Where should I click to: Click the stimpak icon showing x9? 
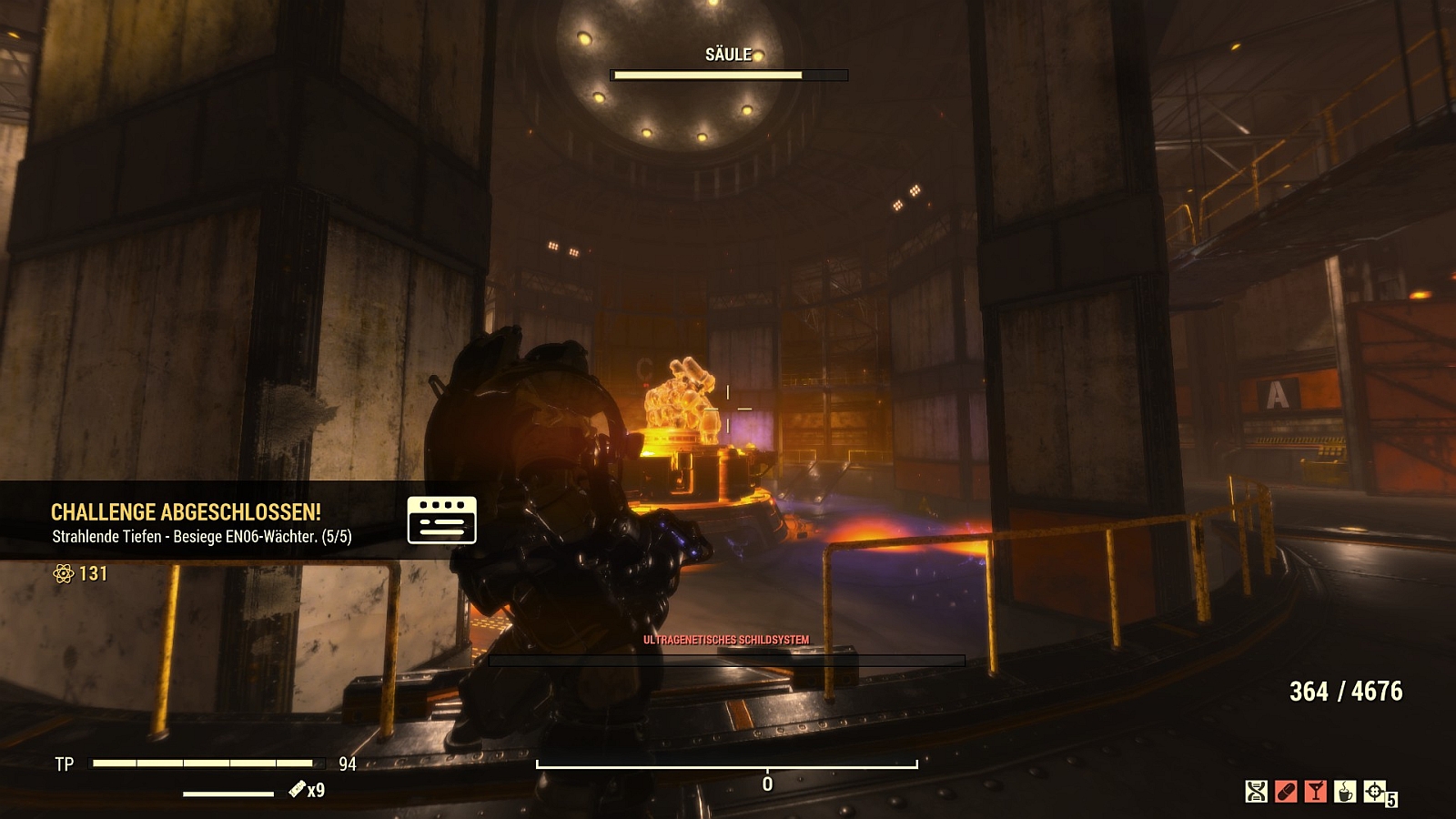[298, 789]
